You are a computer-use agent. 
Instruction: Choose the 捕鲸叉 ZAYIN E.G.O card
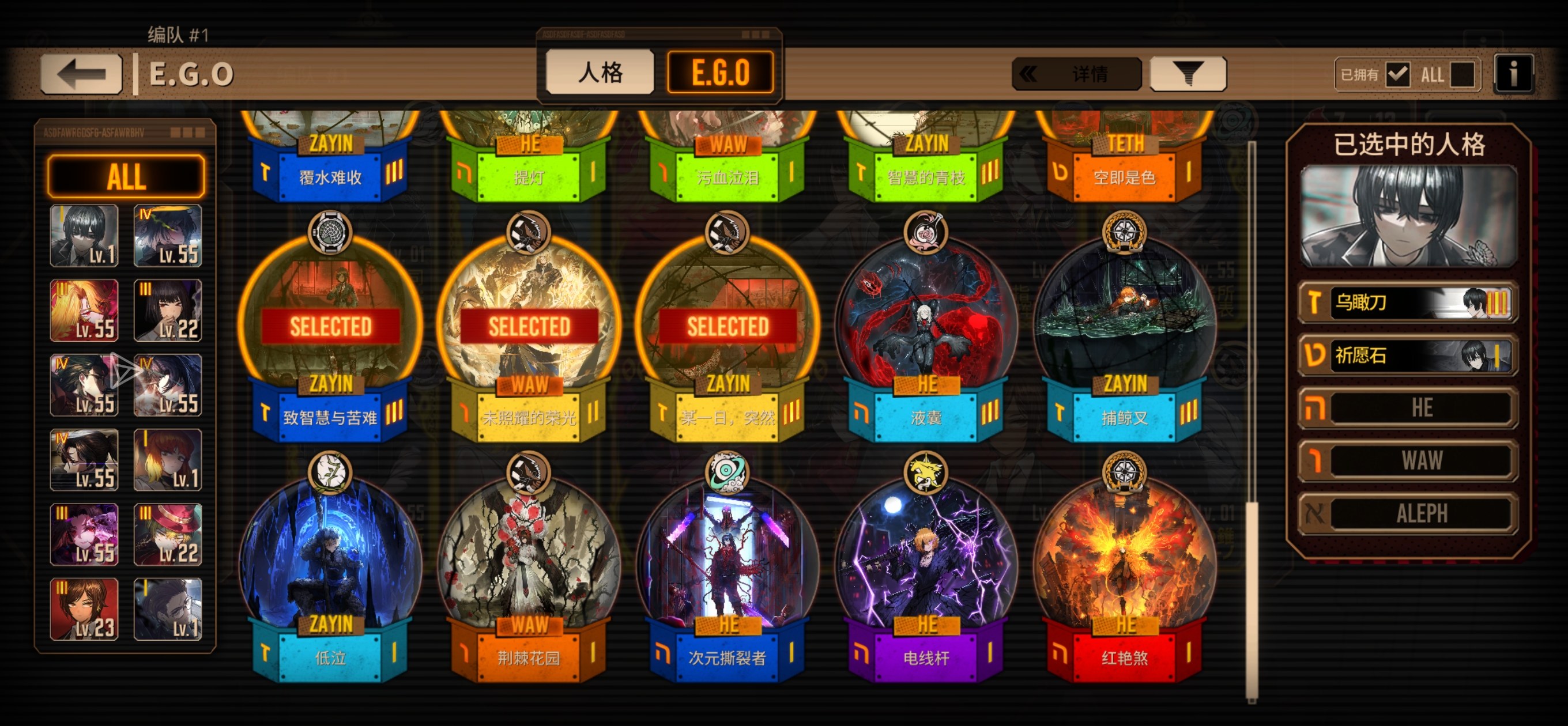(x=1124, y=328)
